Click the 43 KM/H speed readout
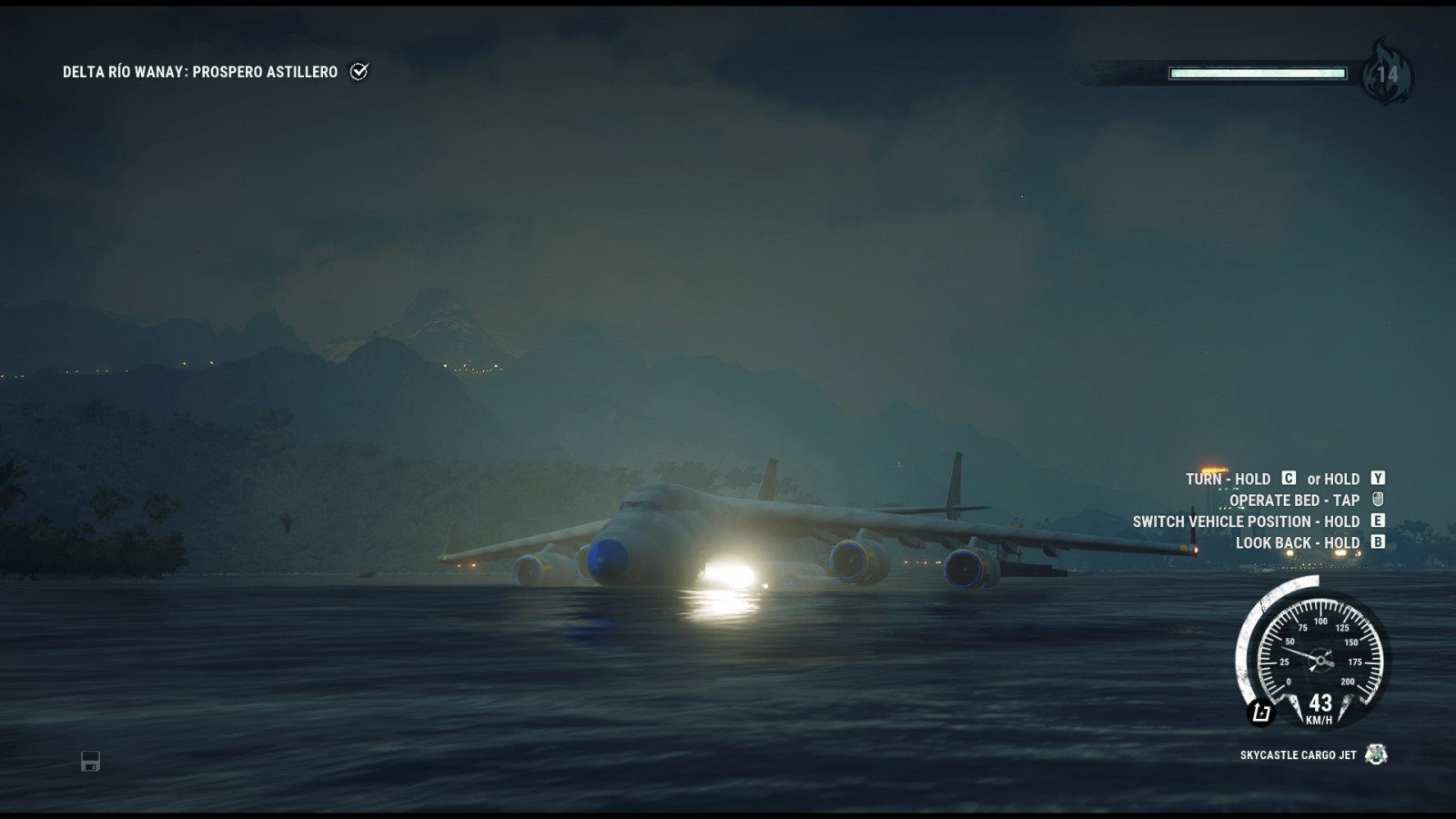The image size is (1456, 819). coord(1319,710)
